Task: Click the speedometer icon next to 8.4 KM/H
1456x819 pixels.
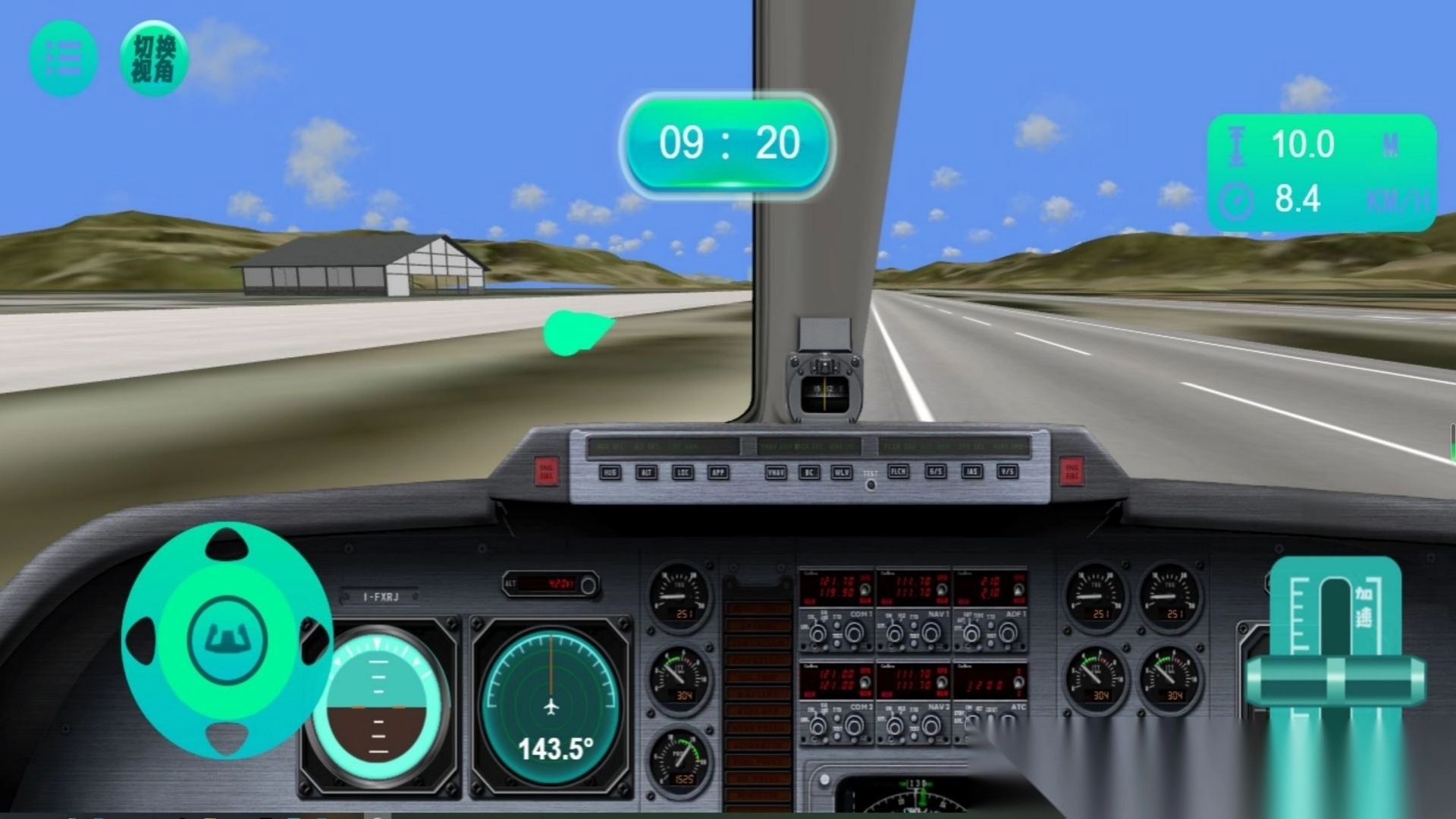Action: tap(1238, 199)
